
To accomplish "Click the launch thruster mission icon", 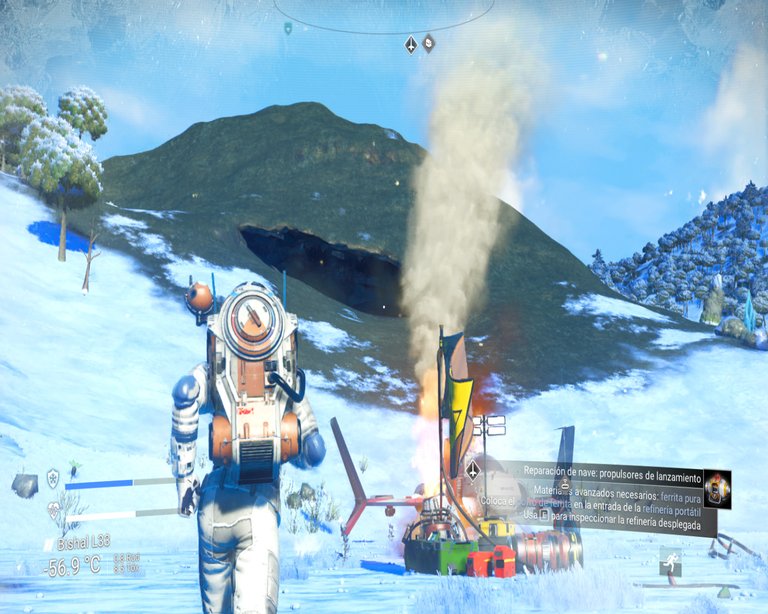I will (x=716, y=488).
